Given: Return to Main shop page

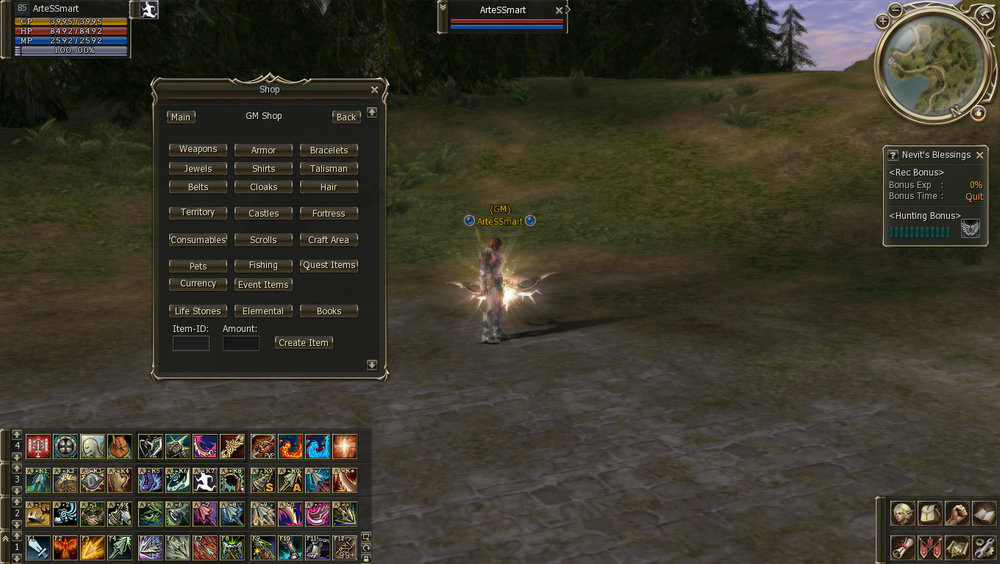Looking at the screenshot, I should pyautogui.click(x=181, y=117).
